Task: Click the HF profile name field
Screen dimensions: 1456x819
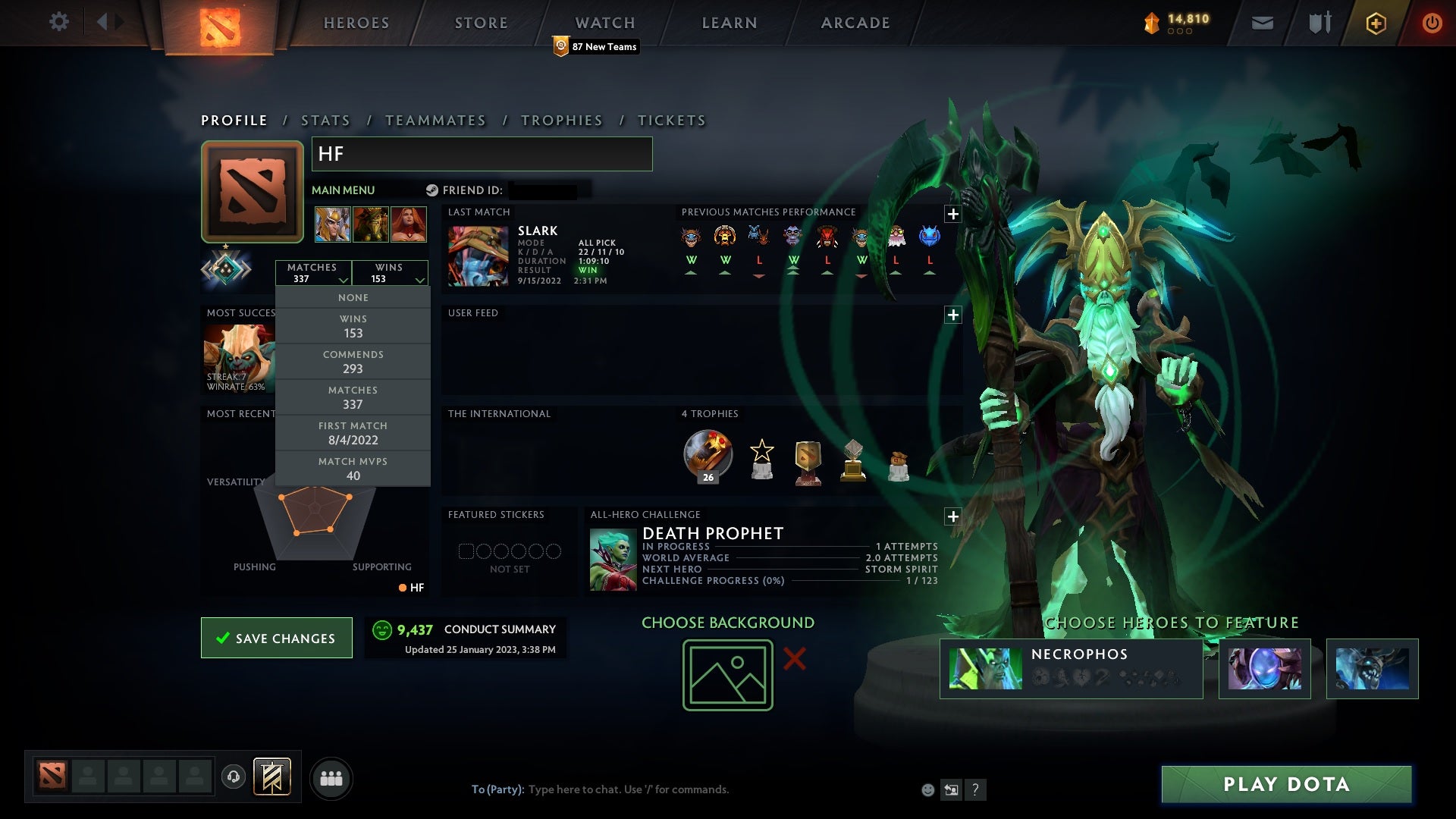Action: pyautogui.click(x=482, y=153)
